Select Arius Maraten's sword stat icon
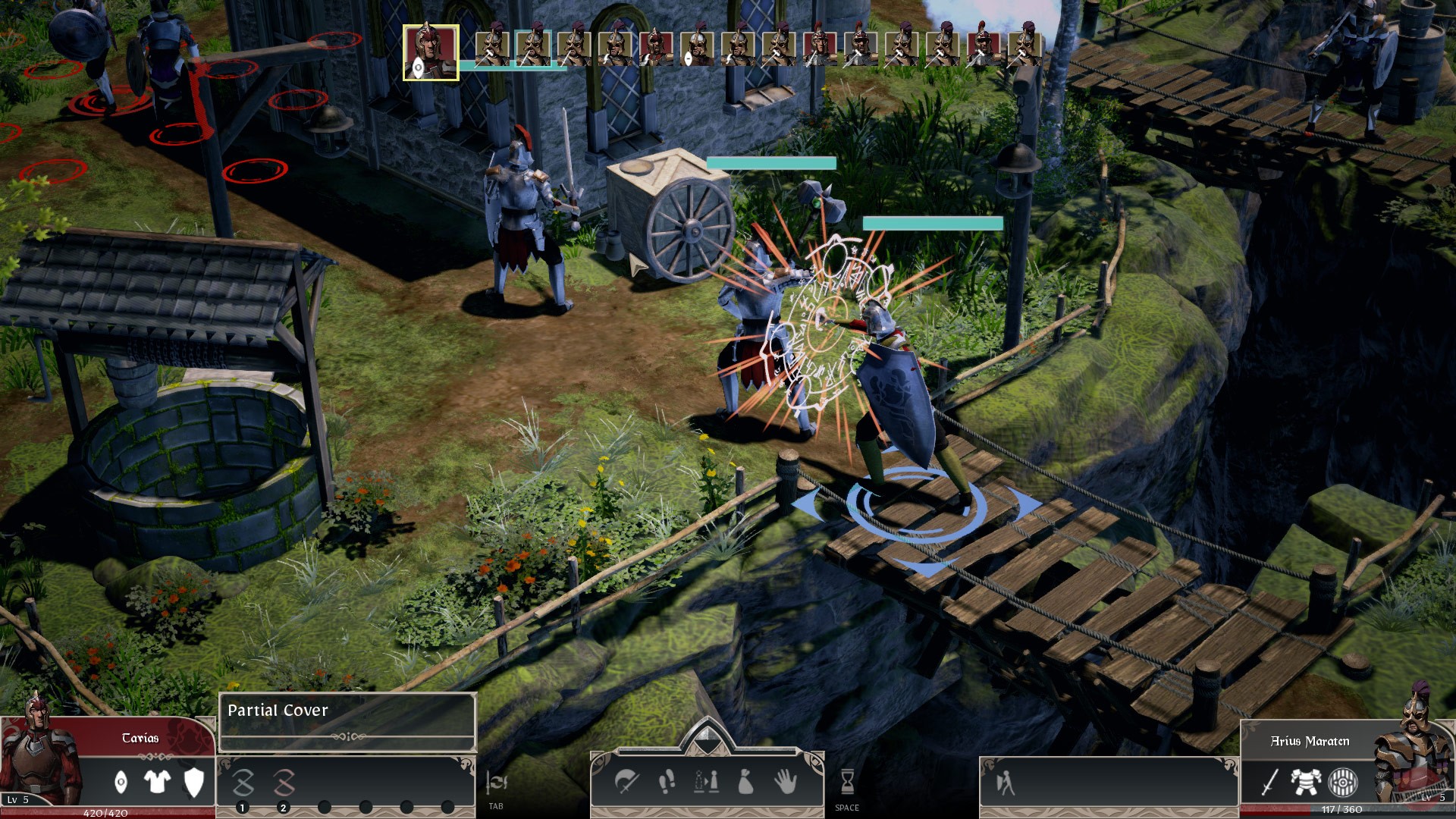 click(1269, 783)
